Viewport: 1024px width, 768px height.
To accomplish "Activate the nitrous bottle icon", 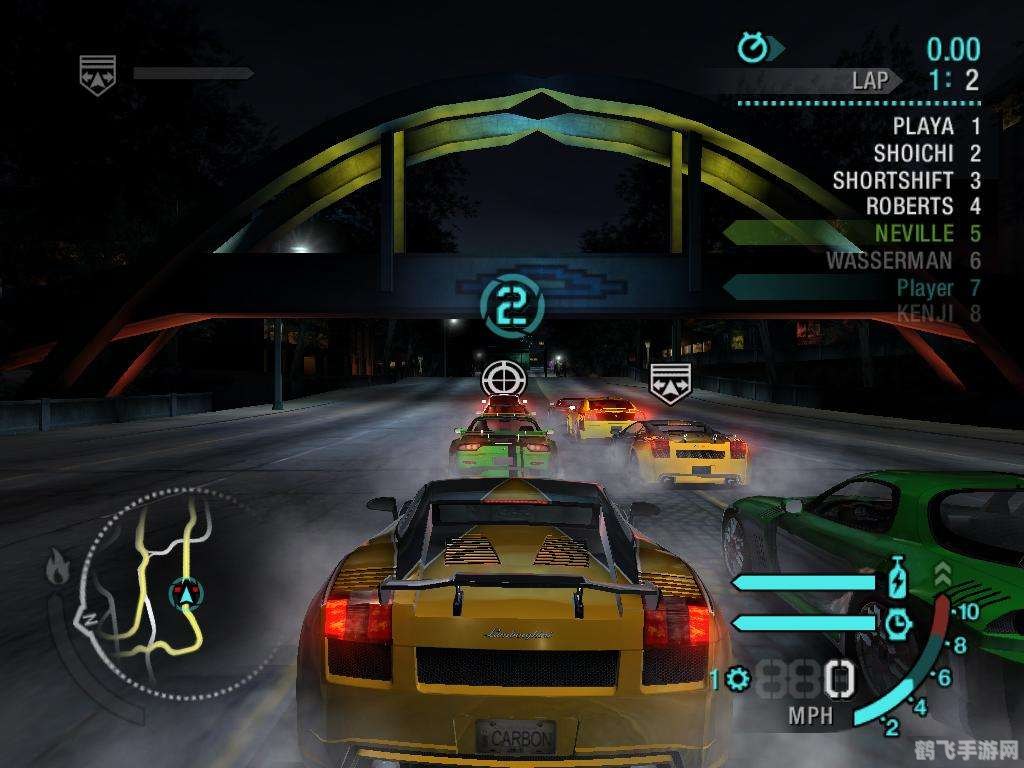I will [896, 579].
